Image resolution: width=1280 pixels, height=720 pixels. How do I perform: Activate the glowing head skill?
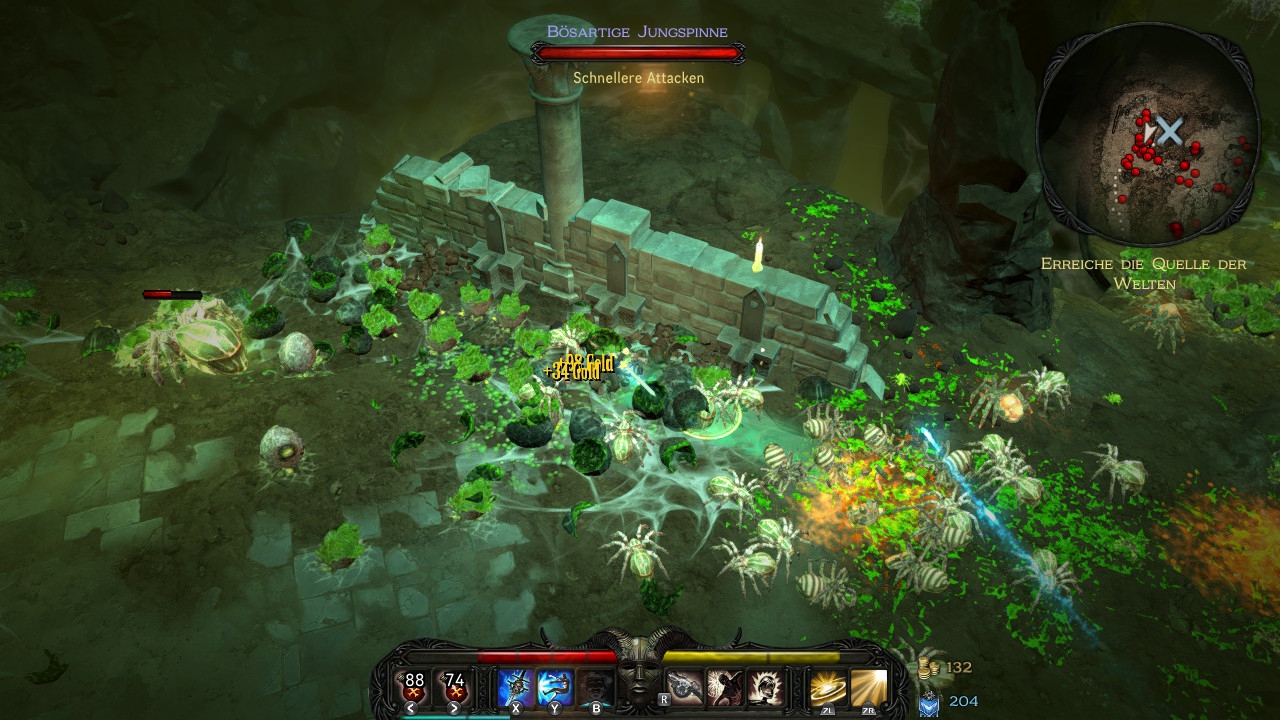pyautogui.click(x=765, y=687)
